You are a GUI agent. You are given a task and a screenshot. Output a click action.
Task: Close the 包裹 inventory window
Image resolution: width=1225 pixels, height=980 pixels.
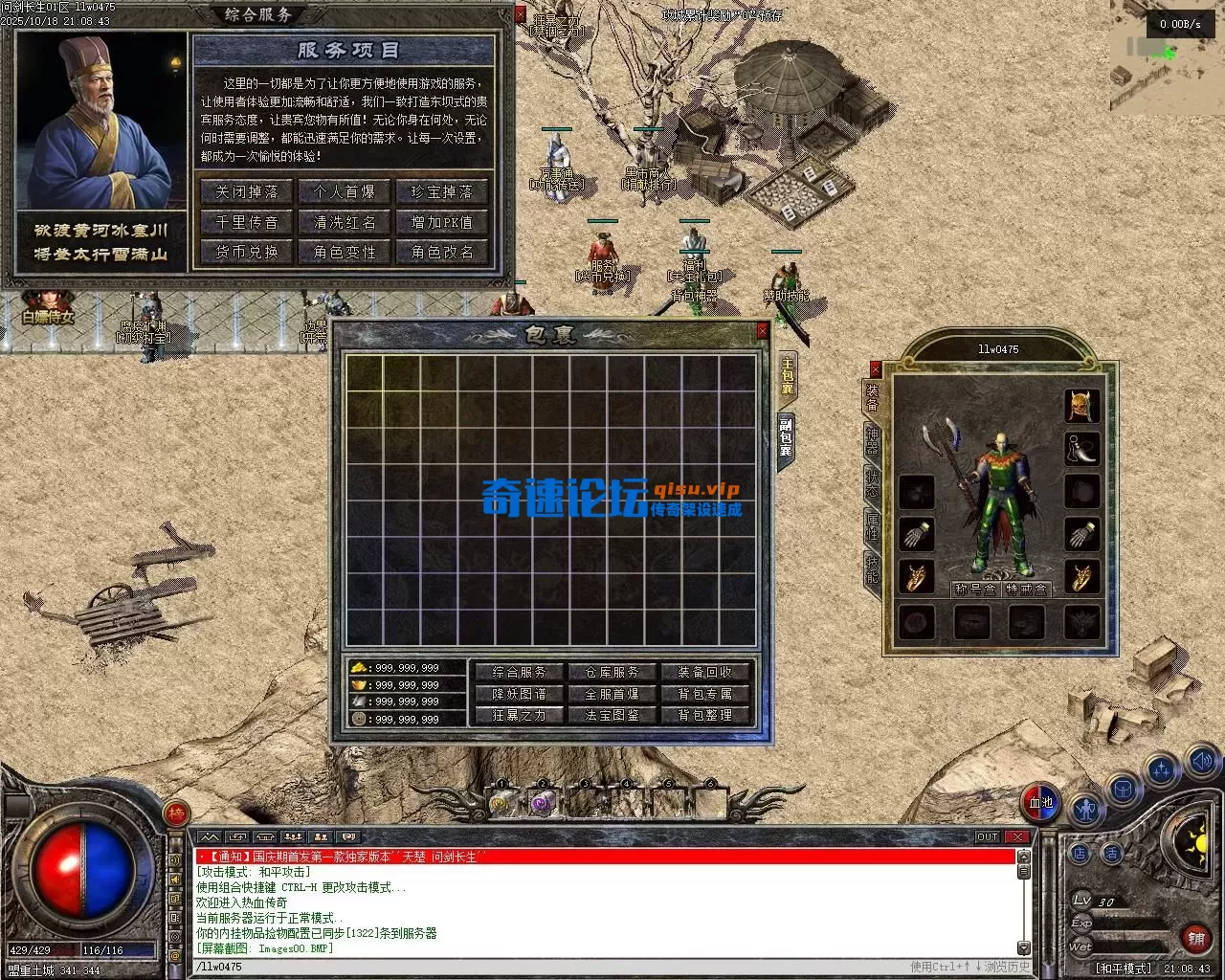pyautogui.click(x=762, y=330)
